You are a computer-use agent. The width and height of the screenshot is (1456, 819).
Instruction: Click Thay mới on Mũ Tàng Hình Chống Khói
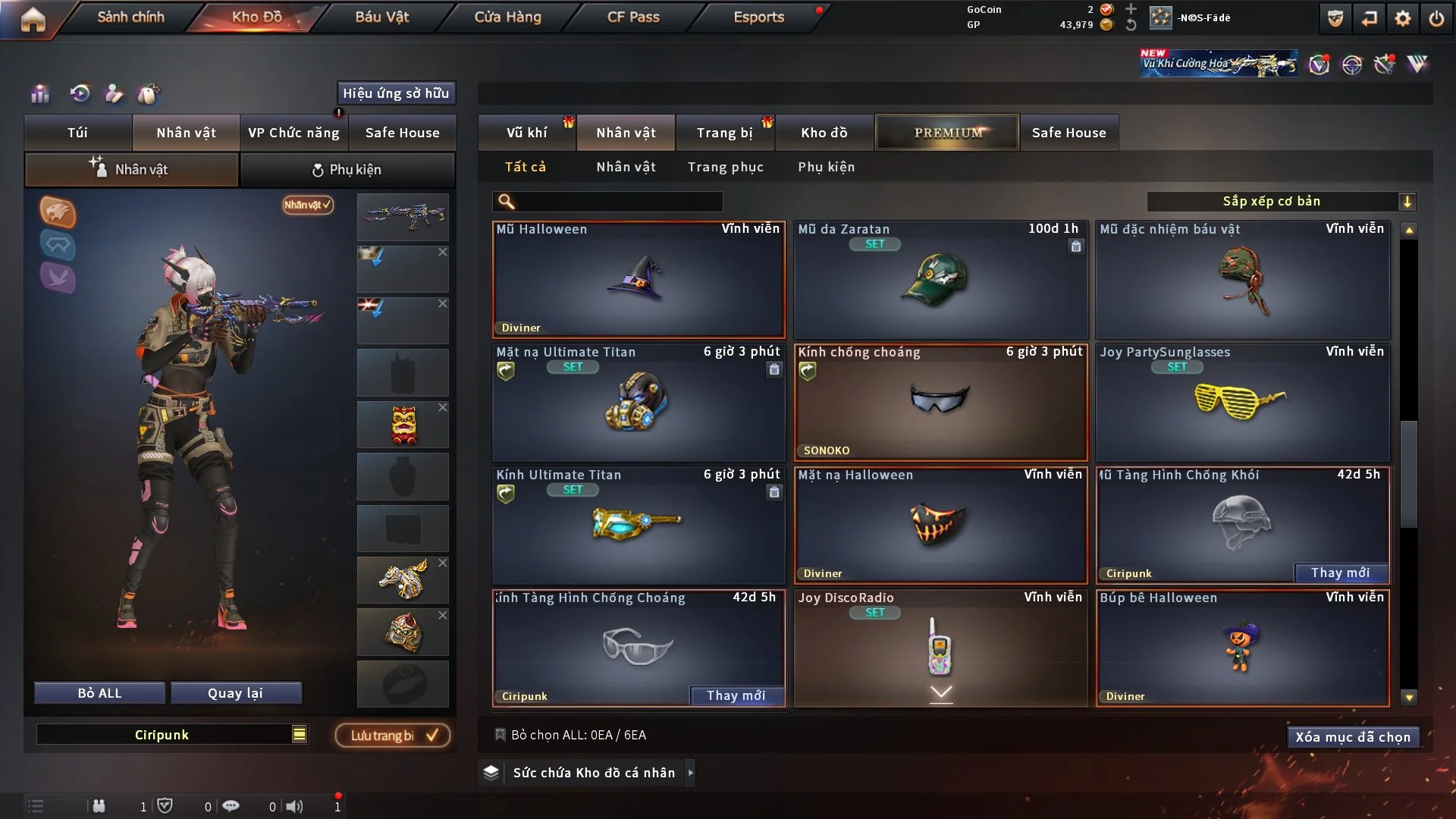pyautogui.click(x=1340, y=573)
